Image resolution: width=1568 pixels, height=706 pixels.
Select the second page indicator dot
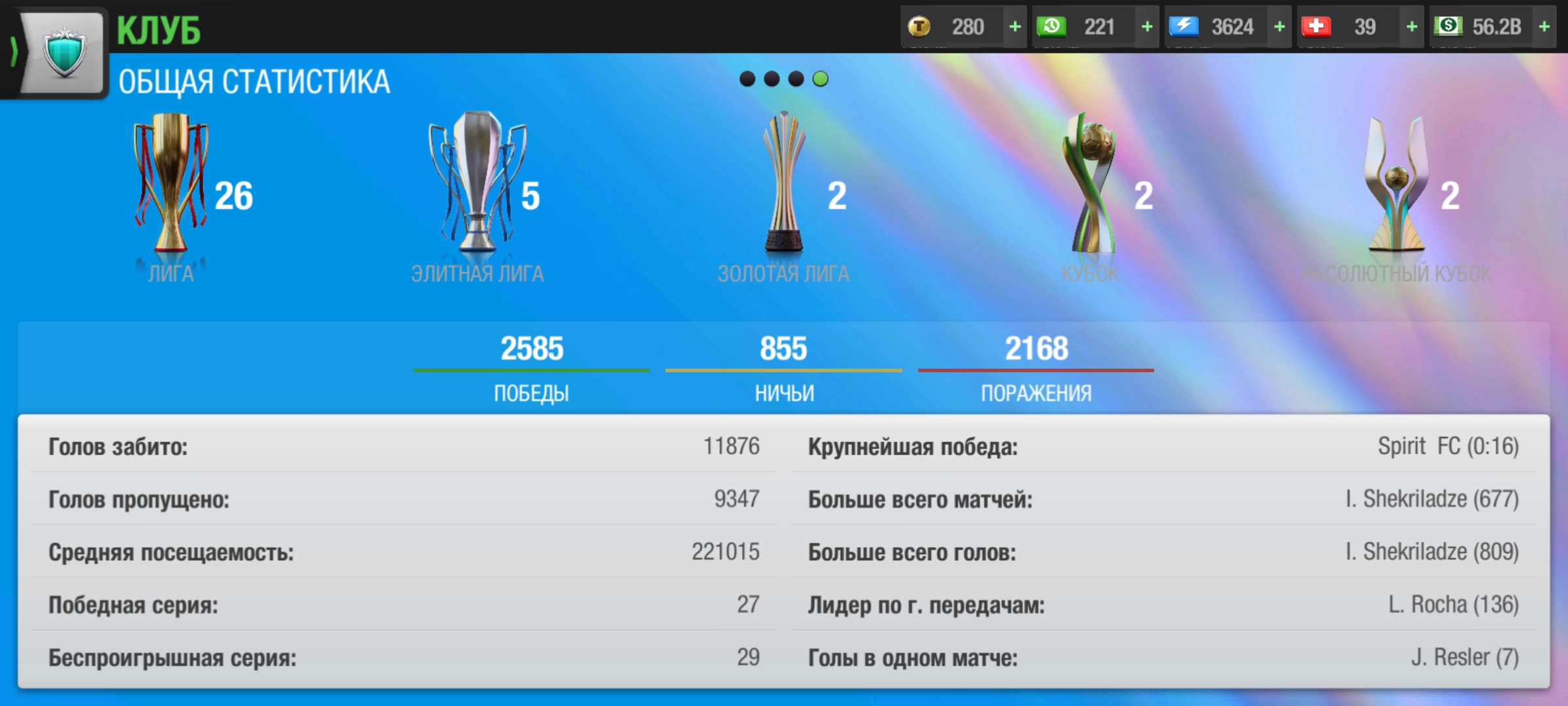(x=772, y=80)
